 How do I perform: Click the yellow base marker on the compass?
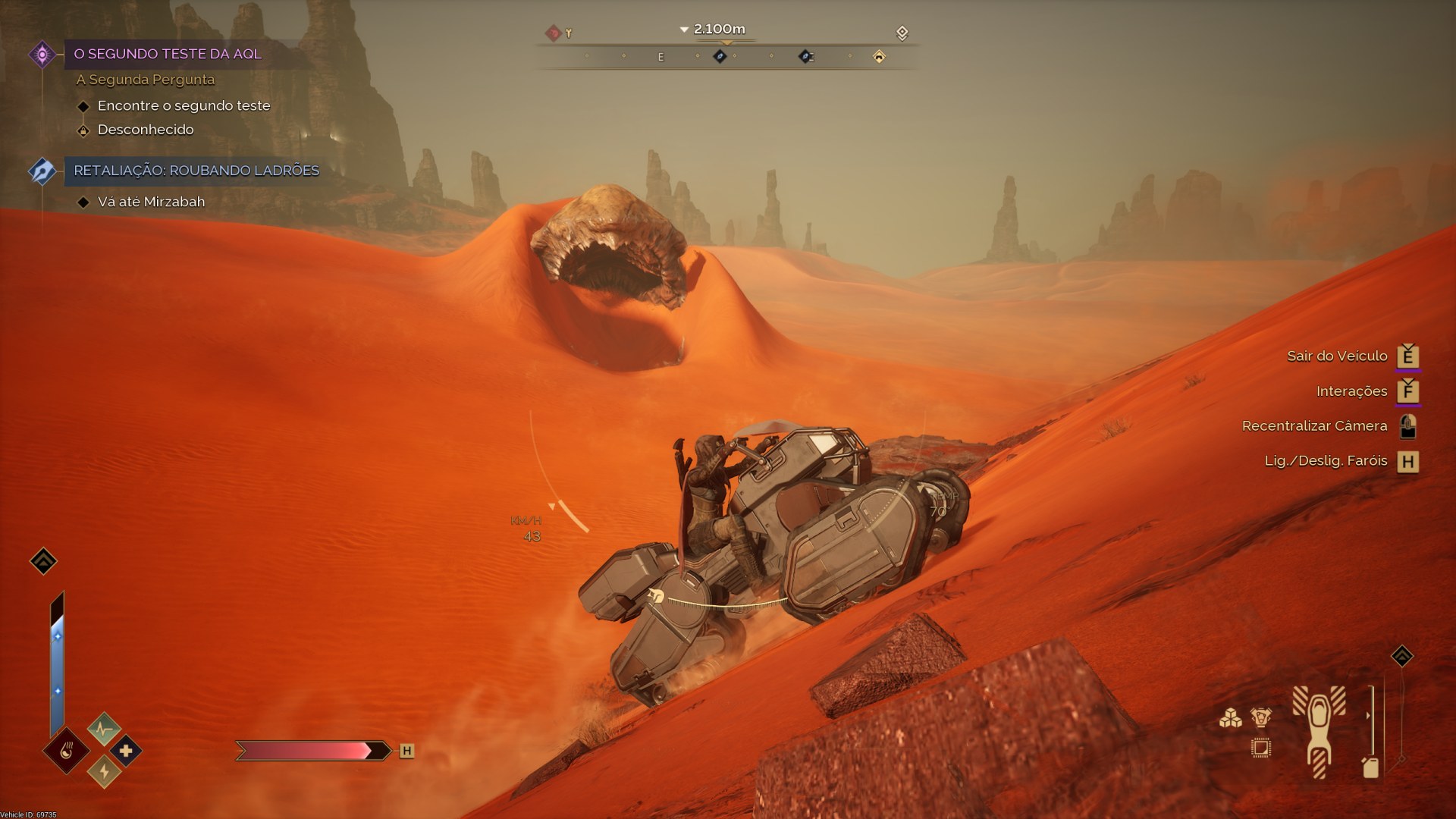879,57
